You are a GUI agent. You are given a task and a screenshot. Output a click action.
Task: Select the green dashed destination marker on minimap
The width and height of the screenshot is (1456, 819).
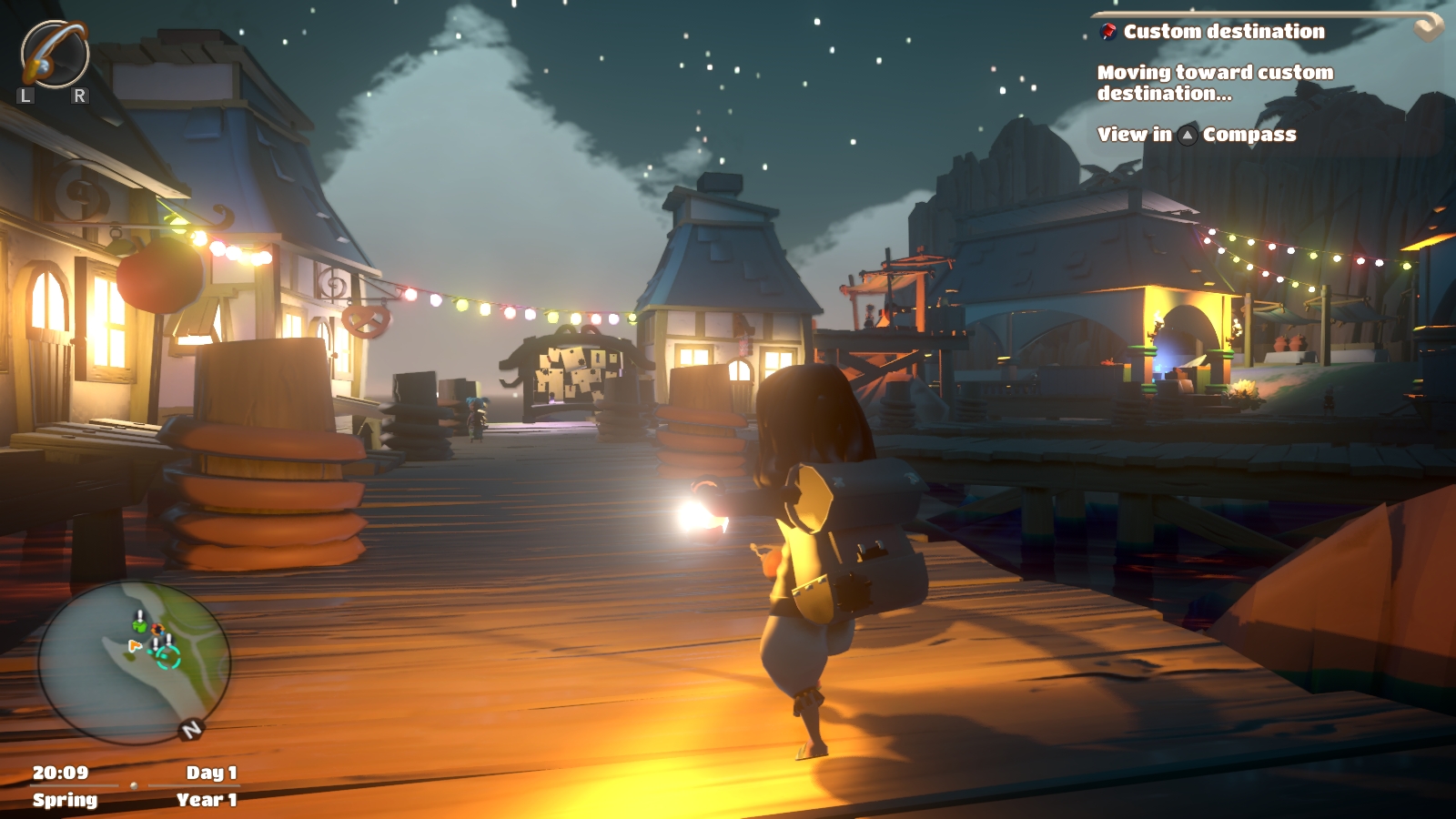168,658
